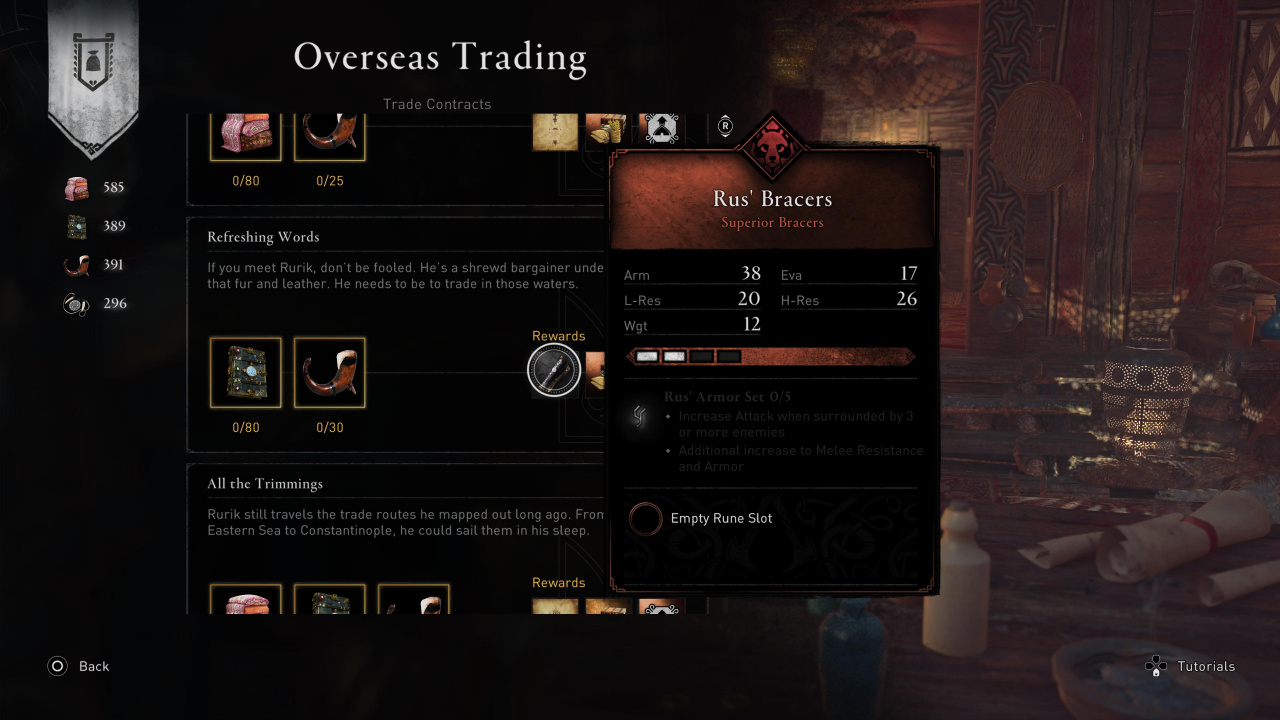The image size is (1280, 720).
Task: Click the jeweled book slot in Refreshing Words
Action: (x=245, y=372)
